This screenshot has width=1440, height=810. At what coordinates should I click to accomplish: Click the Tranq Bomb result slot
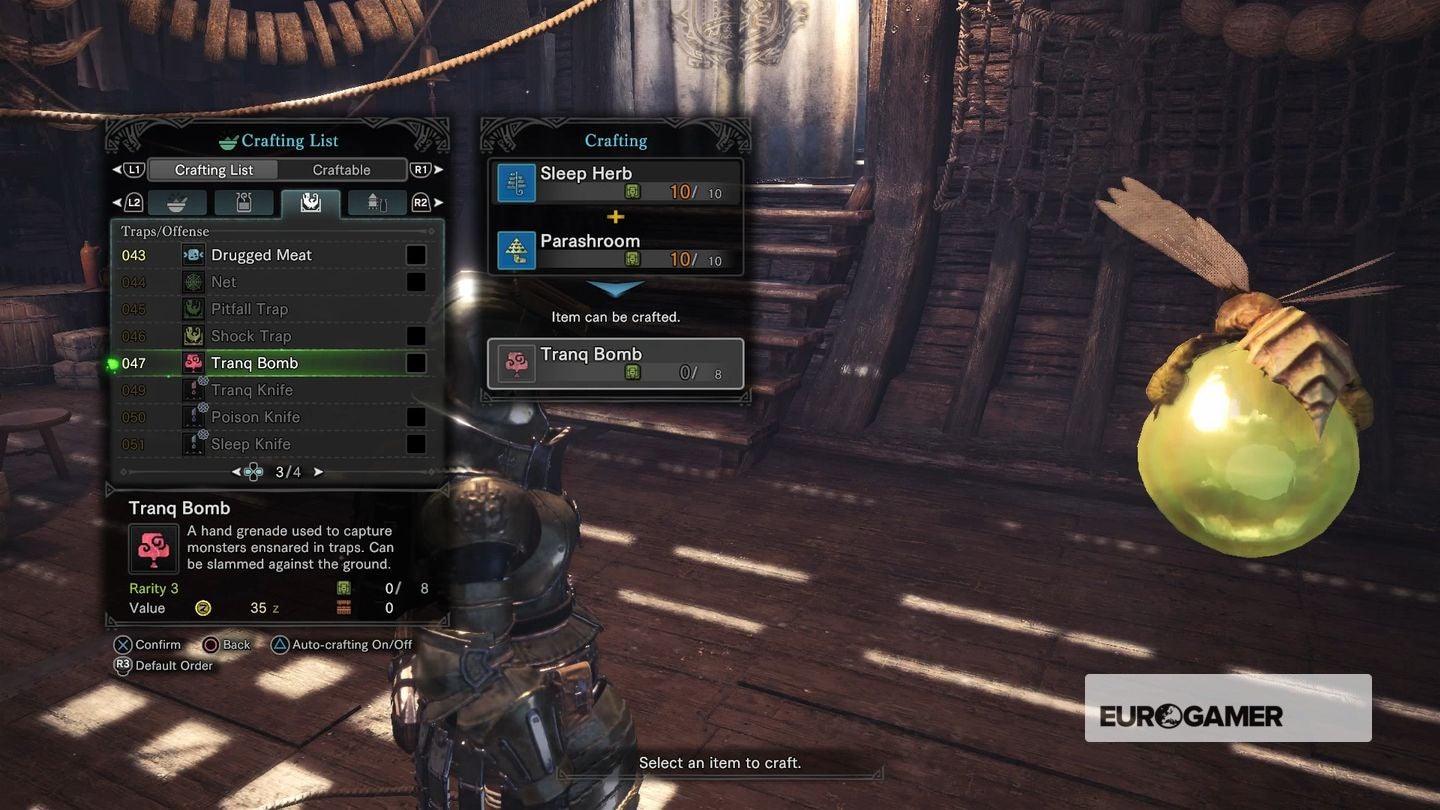click(616, 363)
